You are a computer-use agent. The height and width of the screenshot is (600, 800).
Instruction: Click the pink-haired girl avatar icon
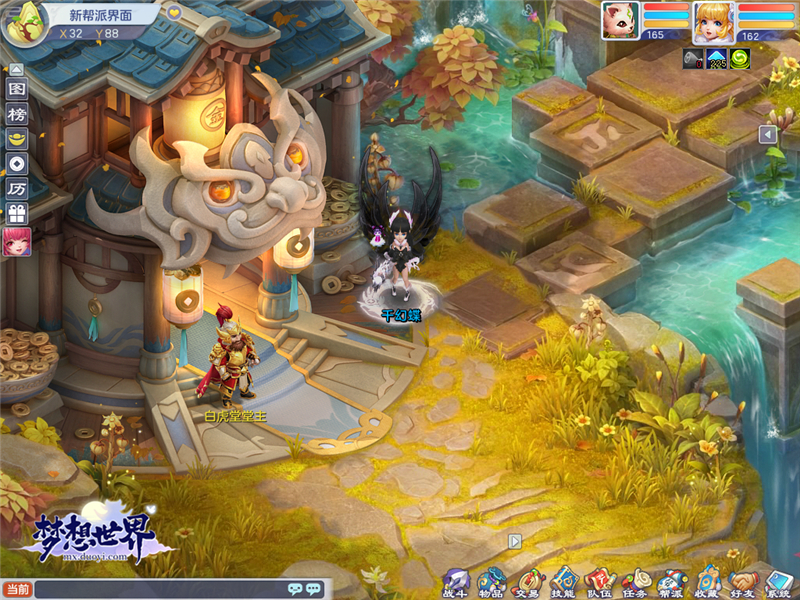pyautogui.click(x=18, y=240)
